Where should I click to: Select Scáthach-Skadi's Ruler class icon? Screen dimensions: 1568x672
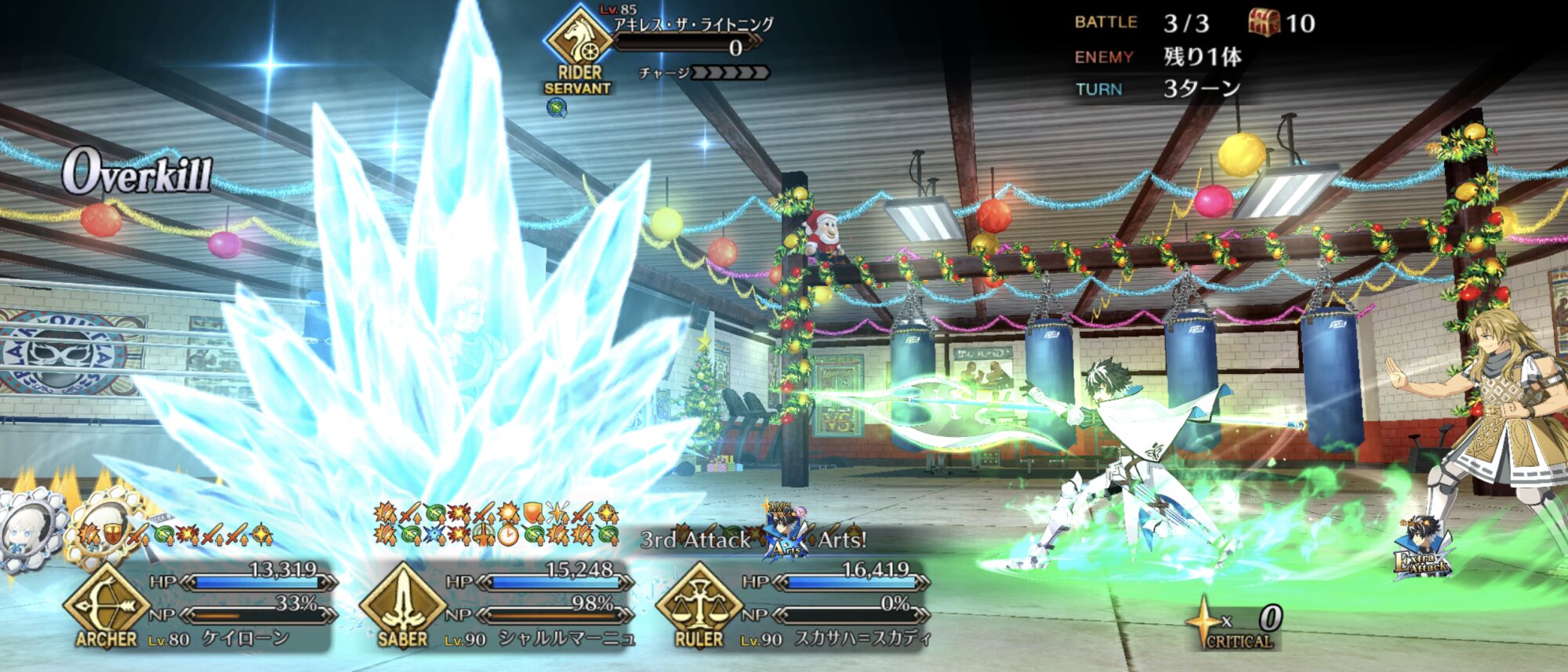(x=698, y=605)
